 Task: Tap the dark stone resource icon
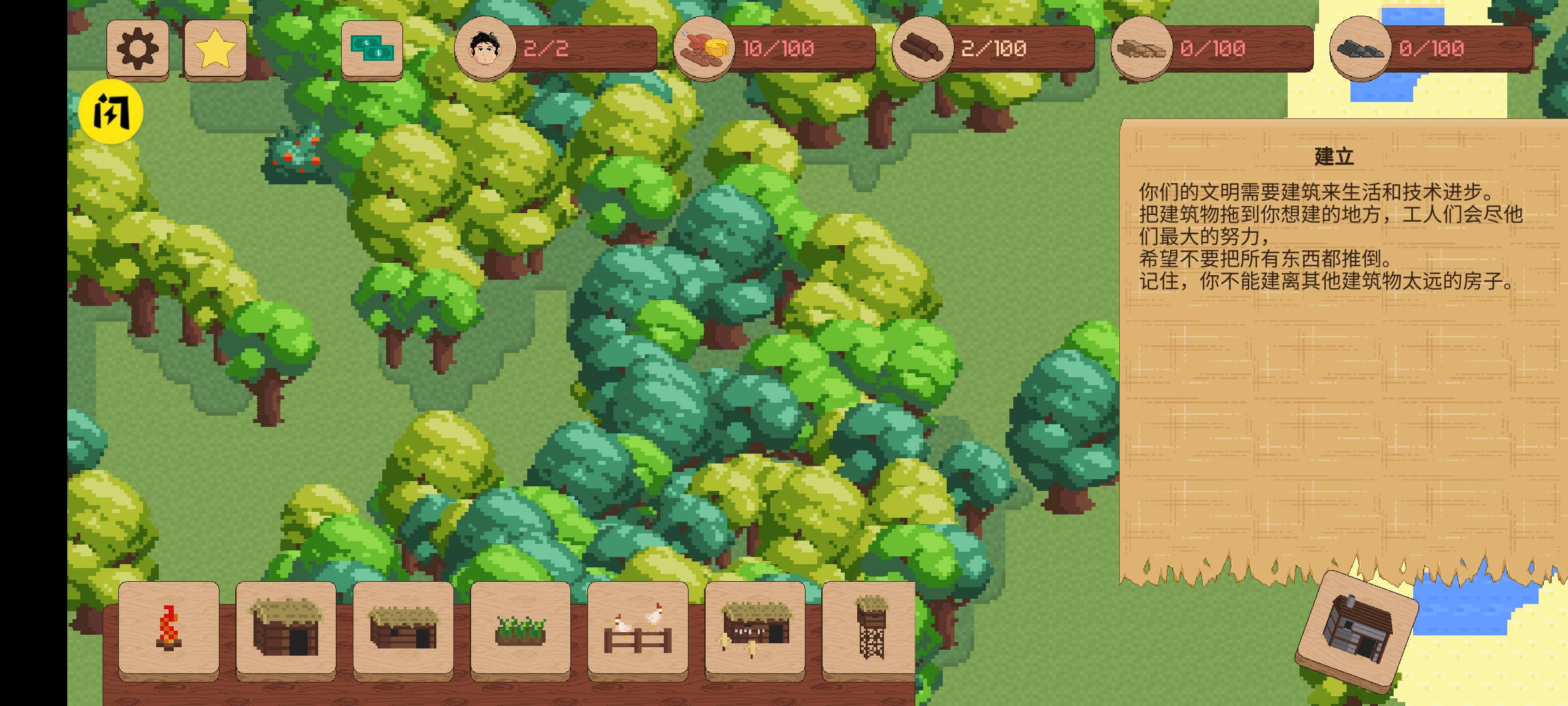1360,48
